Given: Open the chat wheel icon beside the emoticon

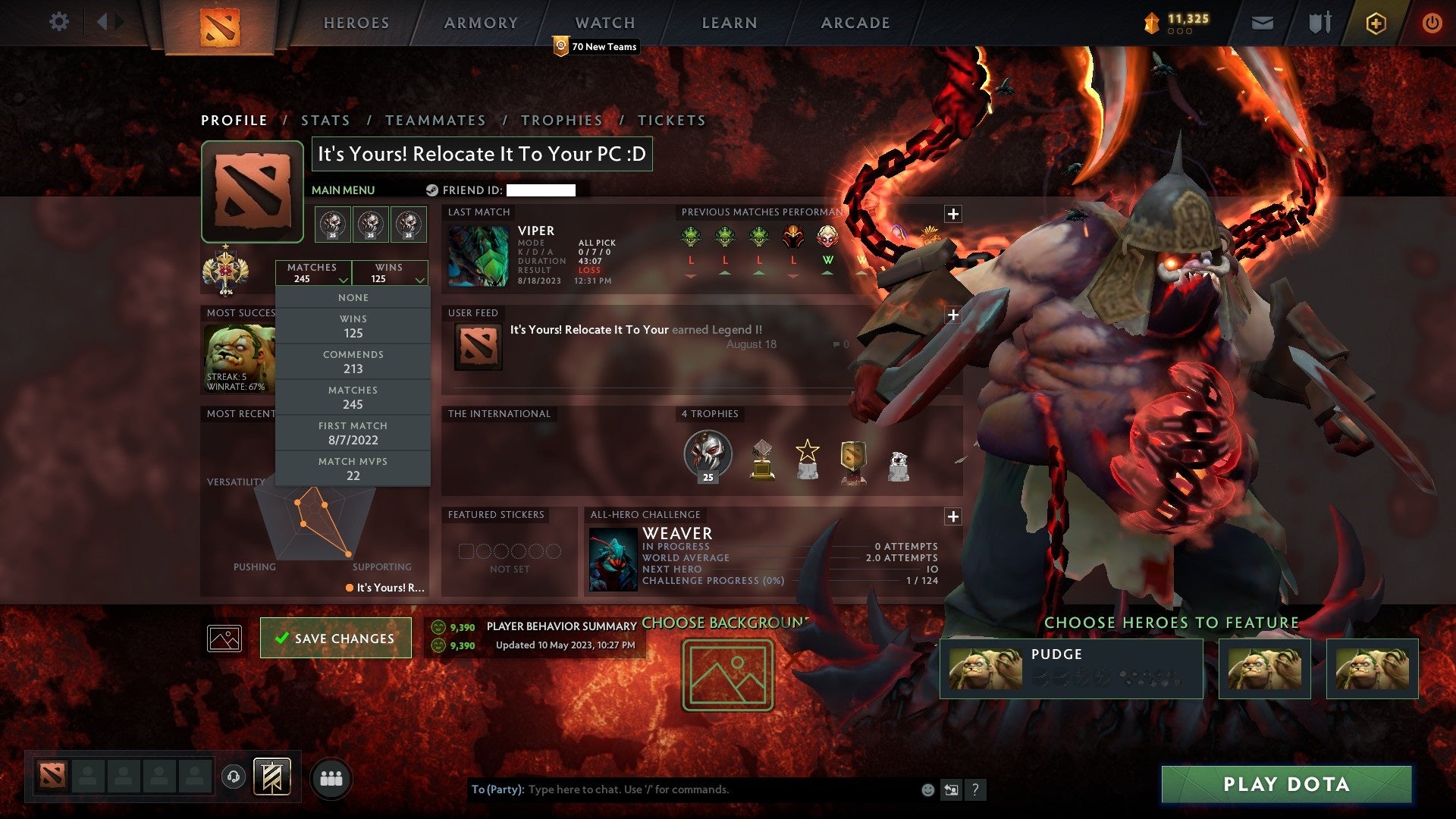Looking at the screenshot, I should (x=951, y=789).
